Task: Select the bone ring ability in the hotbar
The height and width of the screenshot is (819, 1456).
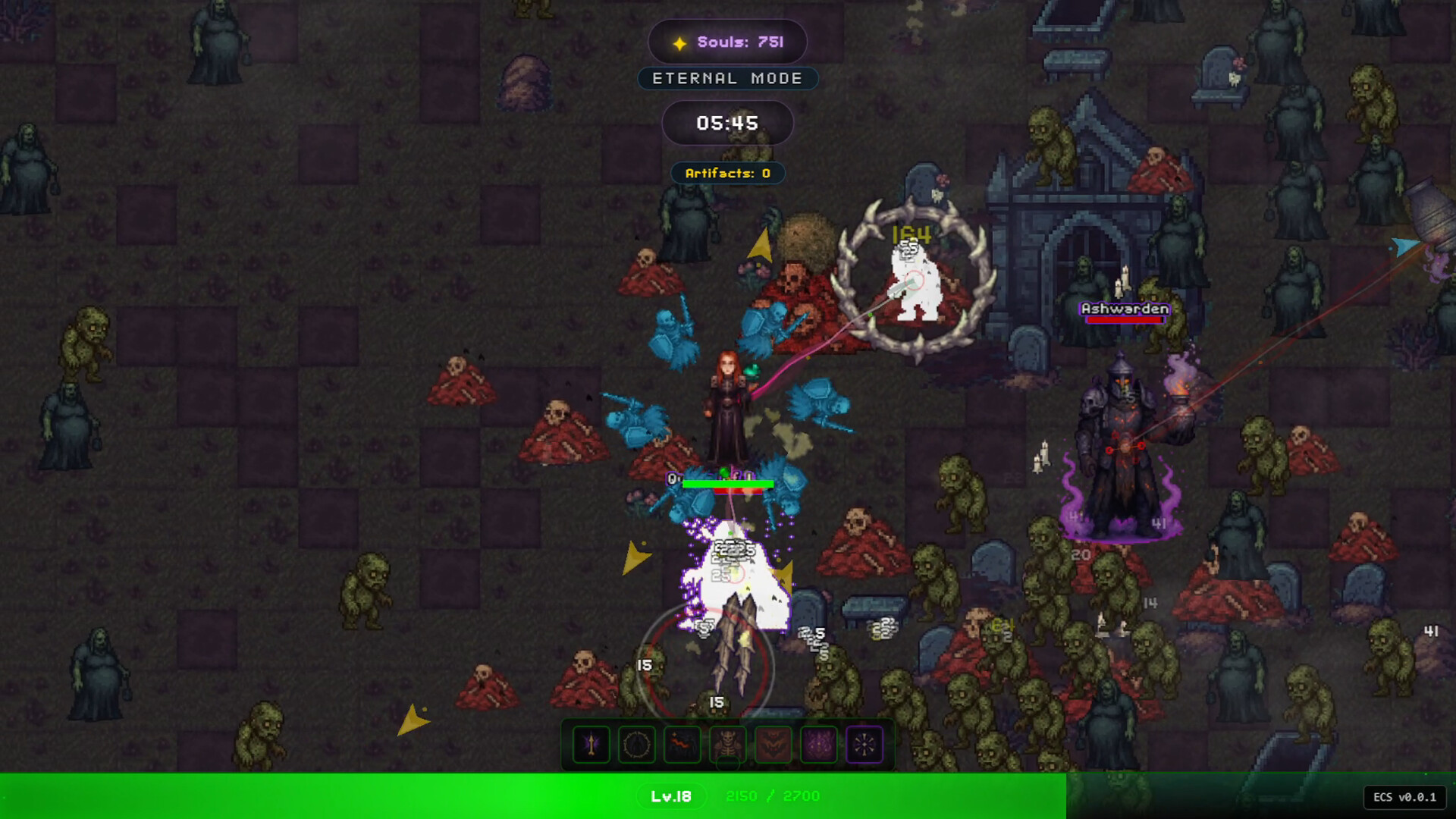Action: click(636, 745)
